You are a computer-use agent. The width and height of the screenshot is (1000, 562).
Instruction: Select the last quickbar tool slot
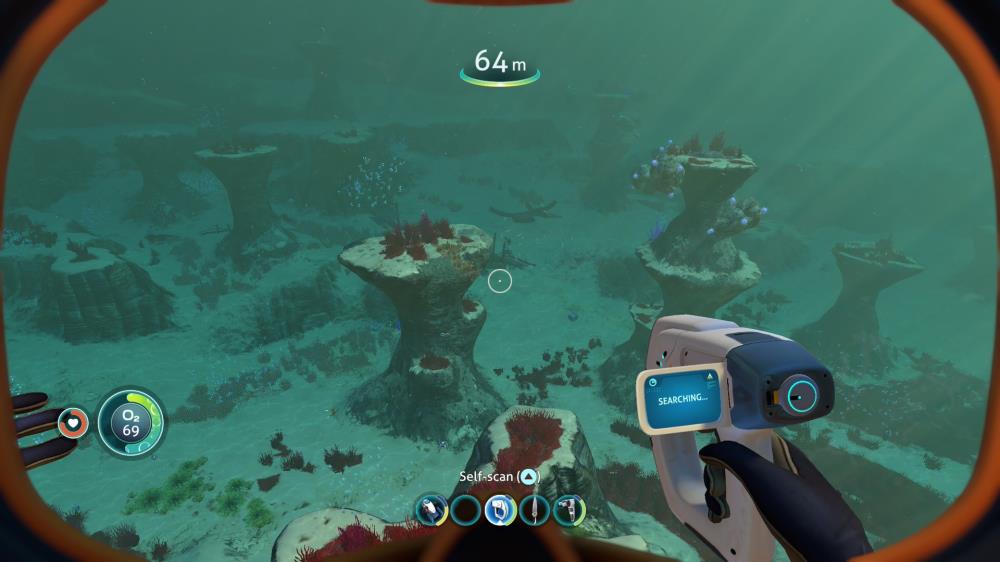(568, 510)
